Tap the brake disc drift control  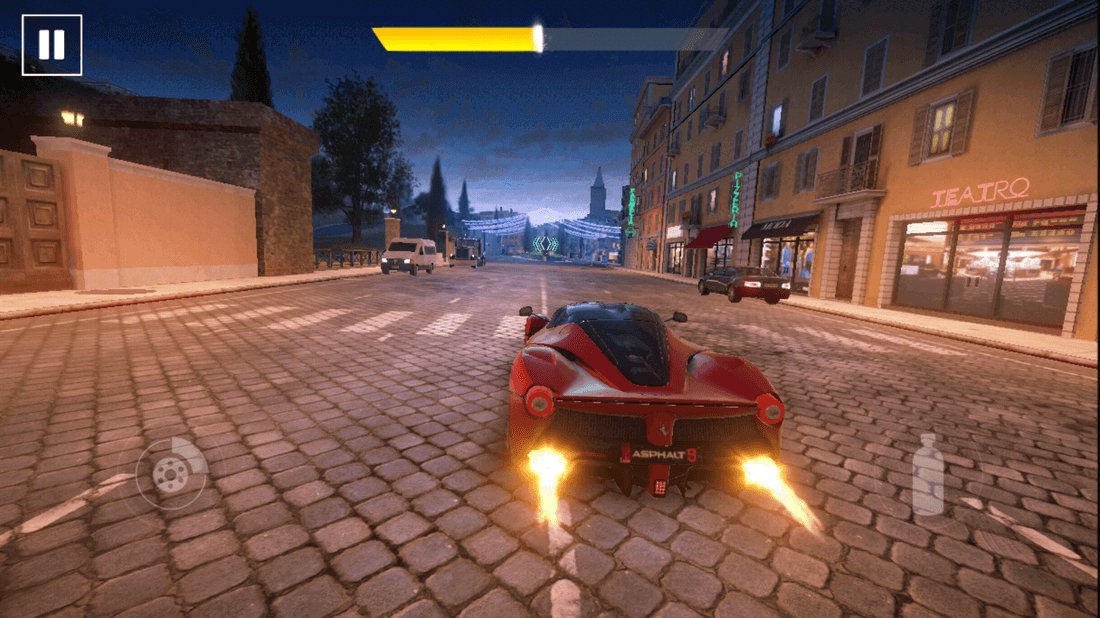pyautogui.click(x=170, y=473)
